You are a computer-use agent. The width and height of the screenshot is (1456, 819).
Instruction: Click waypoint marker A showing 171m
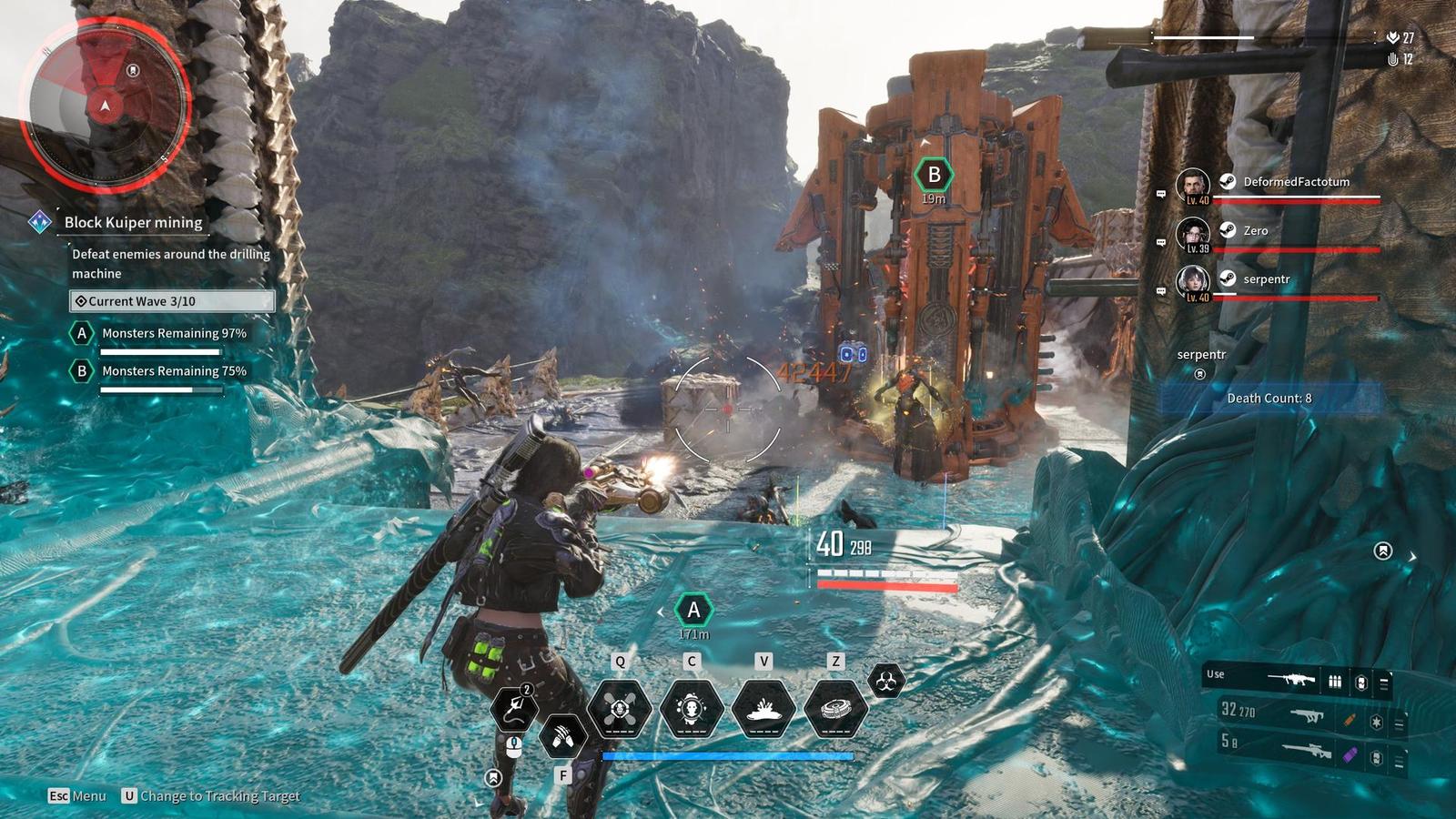[693, 611]
